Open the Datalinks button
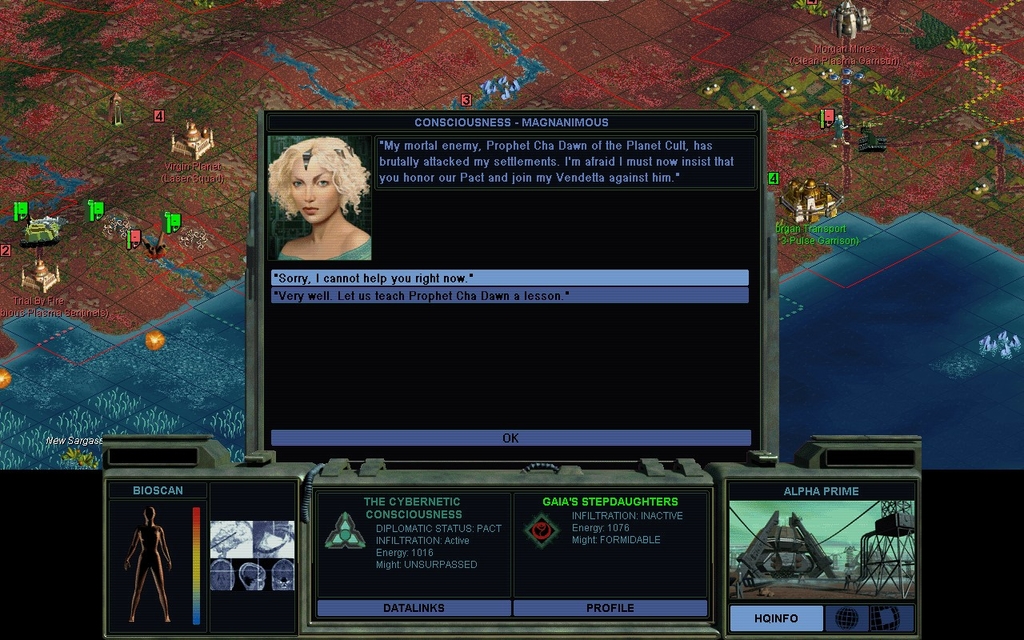 (x=413, y=608)
